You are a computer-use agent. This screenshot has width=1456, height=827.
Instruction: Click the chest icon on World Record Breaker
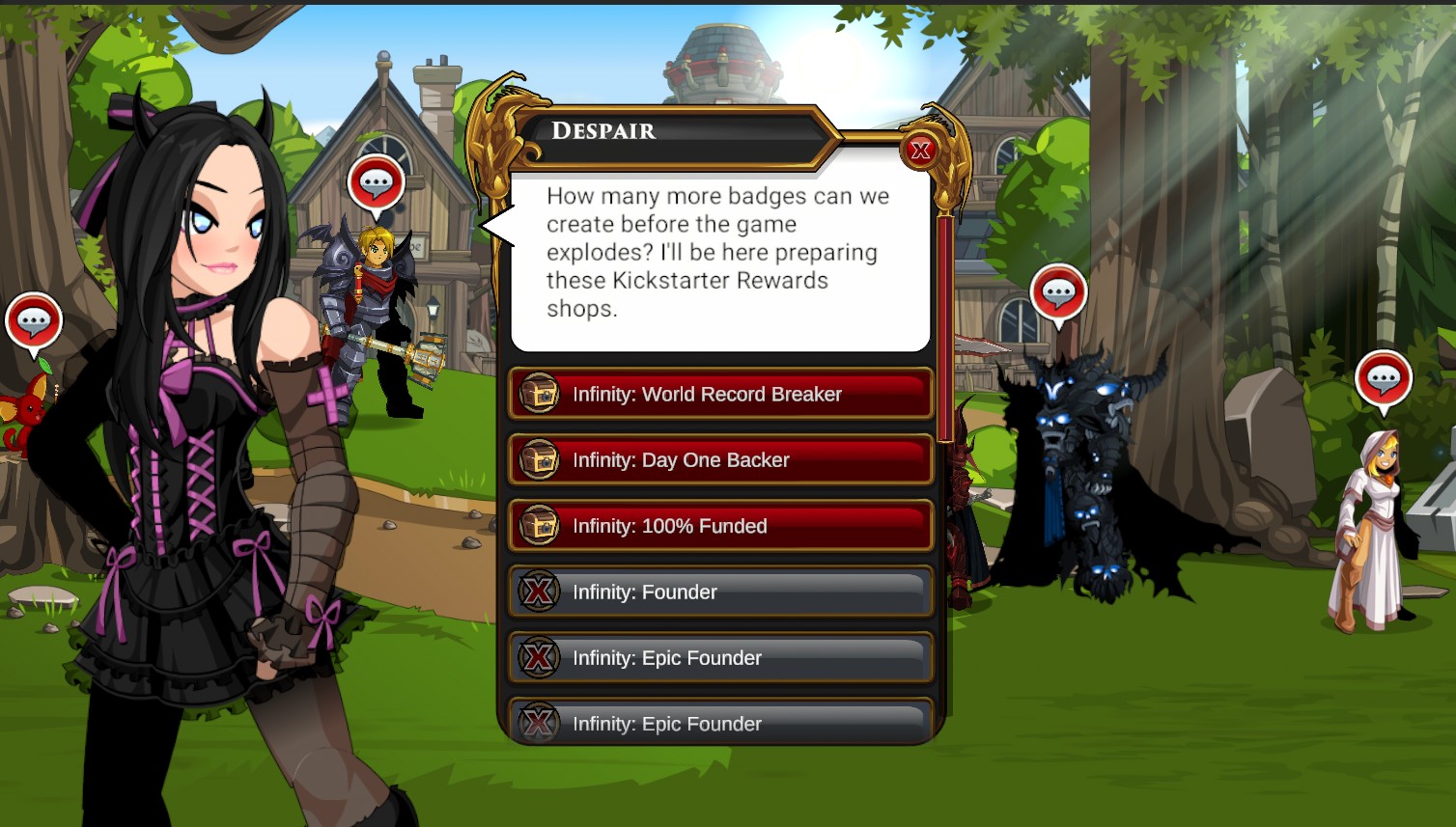(539, 394)
